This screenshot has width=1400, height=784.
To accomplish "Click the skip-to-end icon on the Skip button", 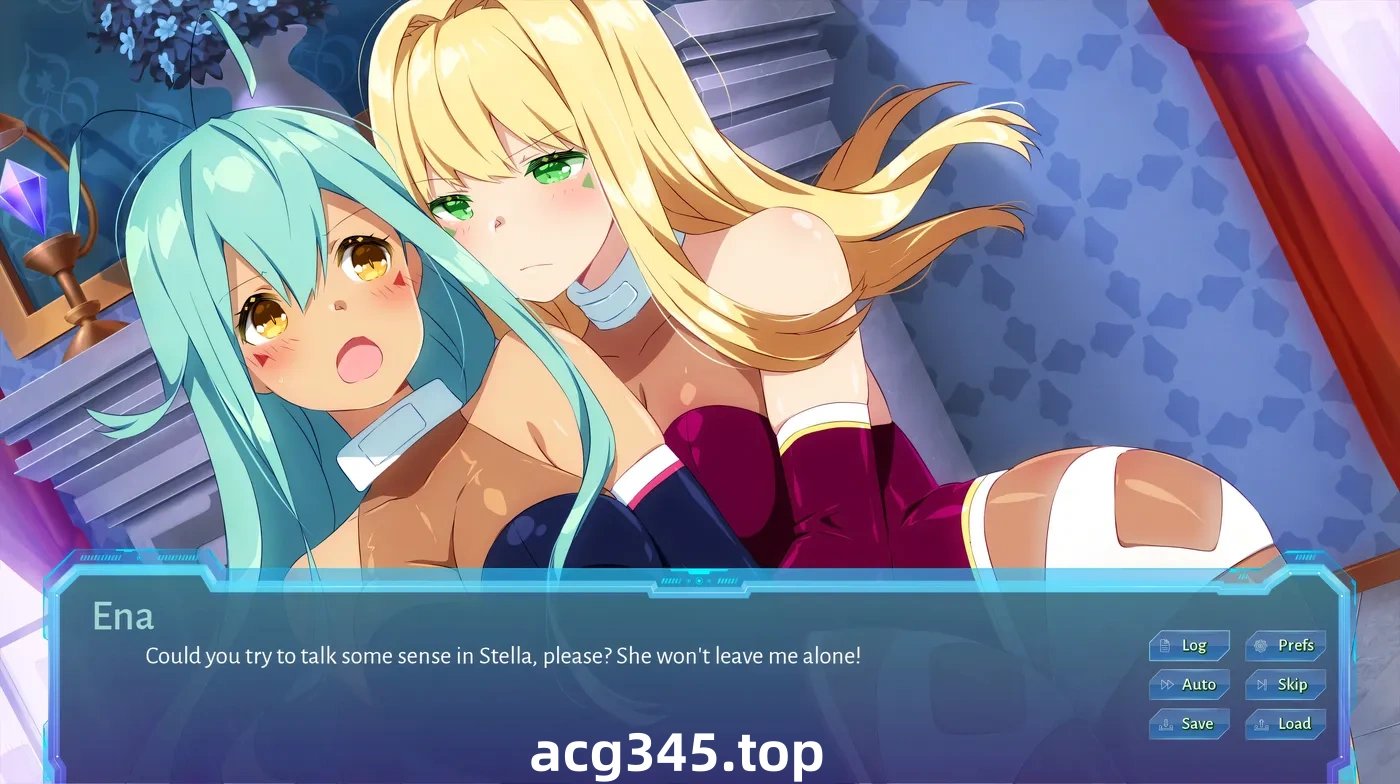I will pos(1262,684).
